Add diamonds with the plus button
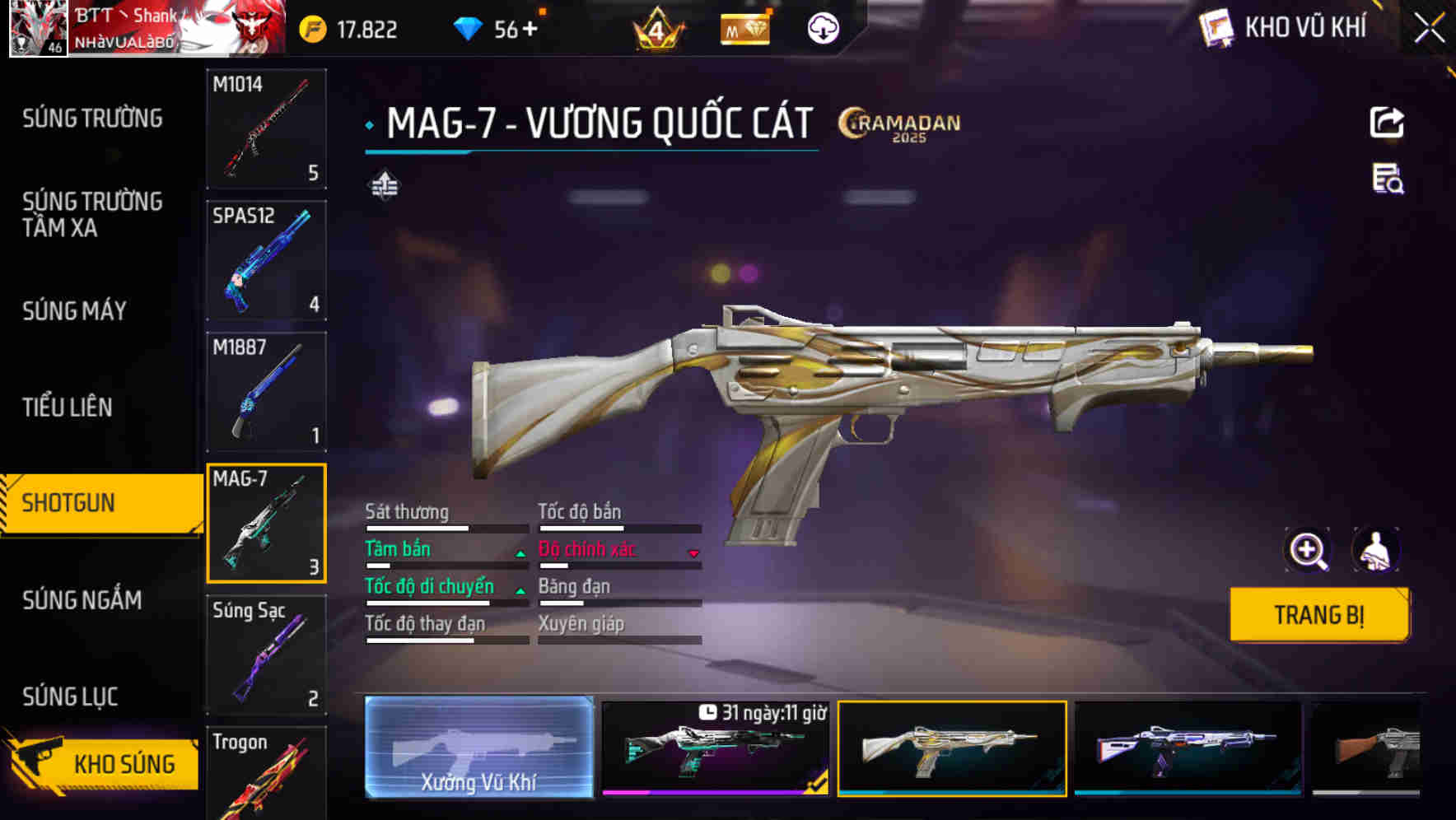 529,30
